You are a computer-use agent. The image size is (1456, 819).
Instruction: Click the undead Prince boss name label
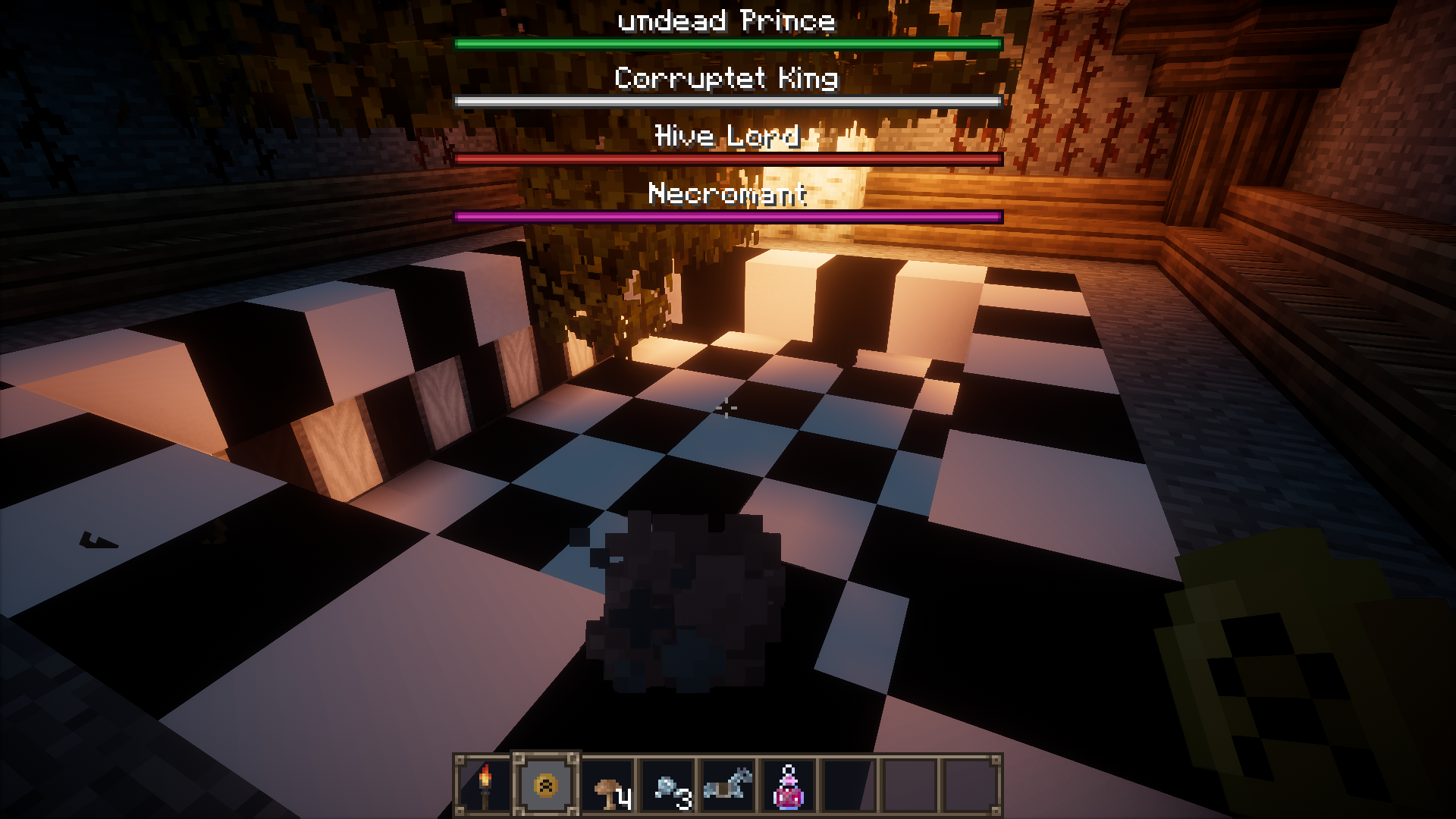coord(726,20)
